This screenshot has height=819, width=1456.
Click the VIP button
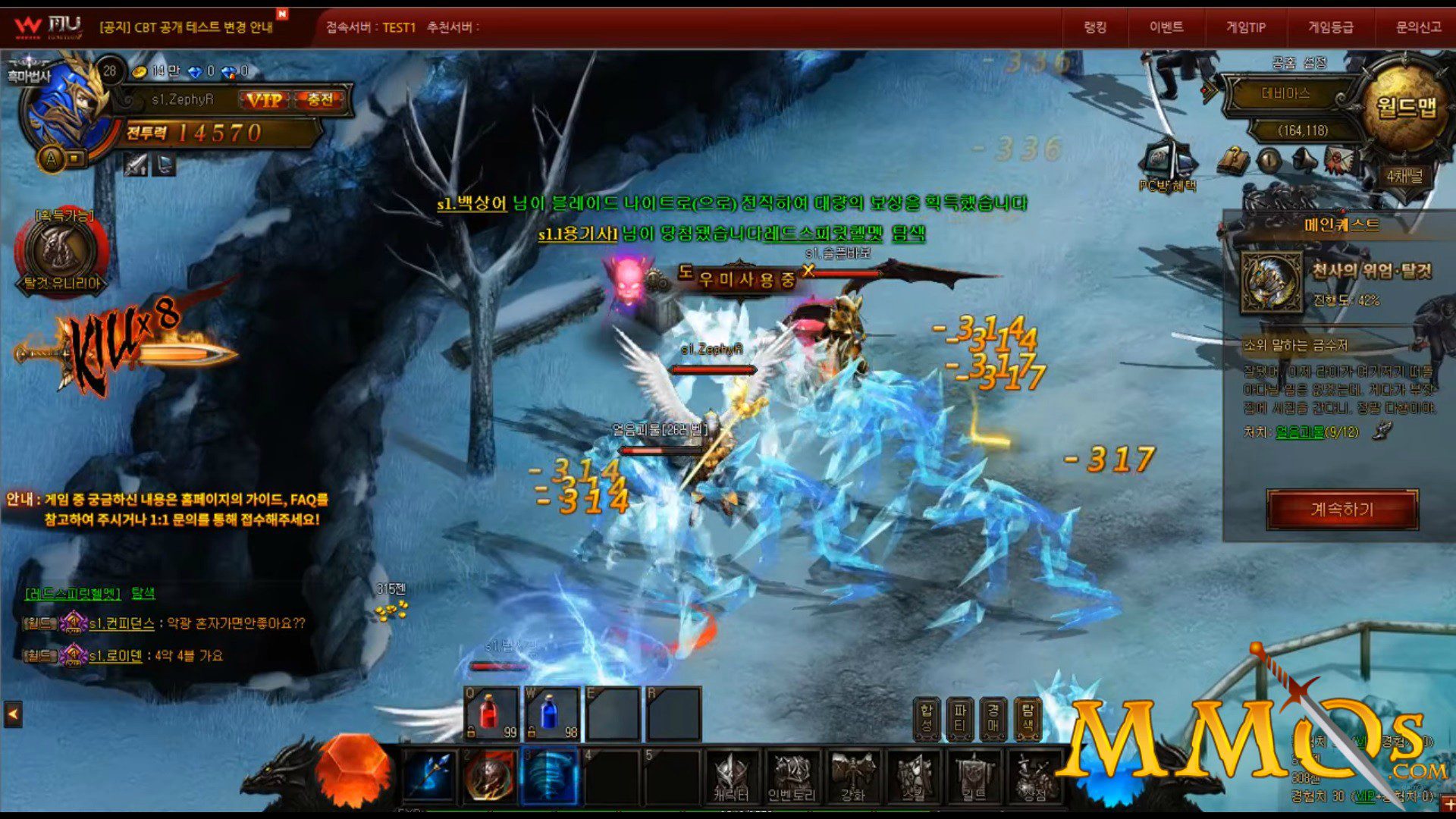click(x=265, y=100)
